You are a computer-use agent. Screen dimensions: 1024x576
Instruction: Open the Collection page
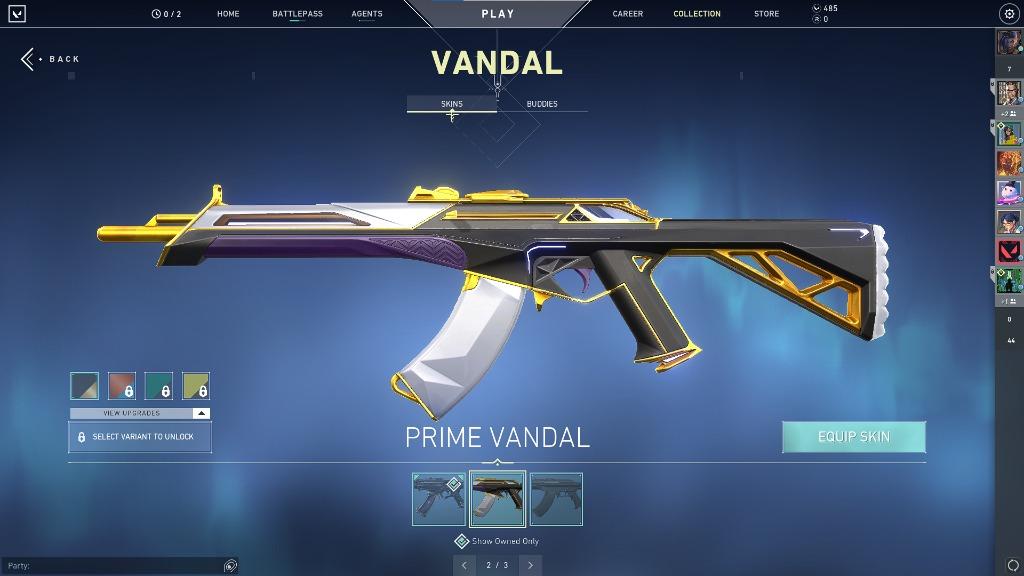coord(697,14)
